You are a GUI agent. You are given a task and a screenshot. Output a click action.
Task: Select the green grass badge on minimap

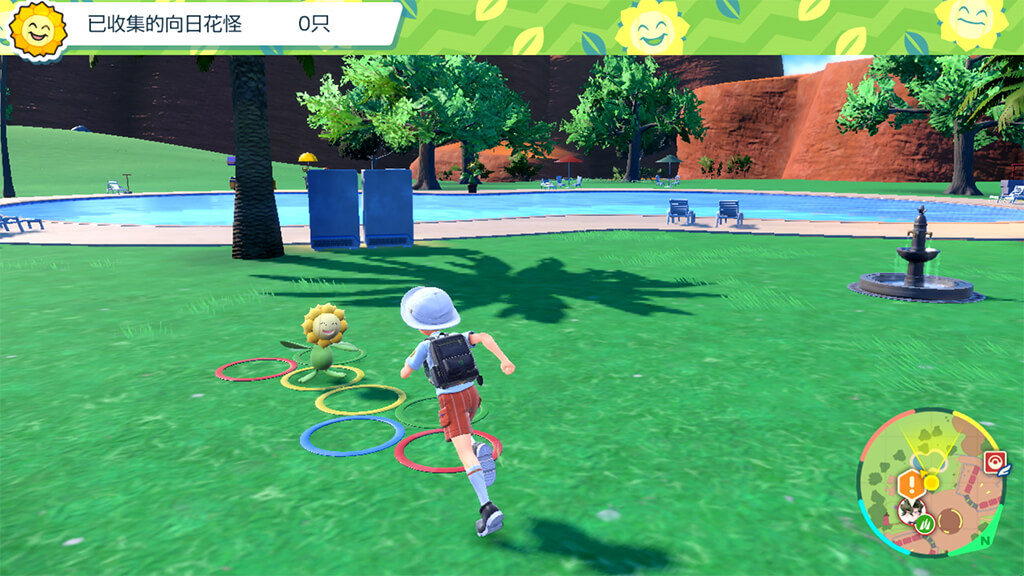(x=926, y=523)
